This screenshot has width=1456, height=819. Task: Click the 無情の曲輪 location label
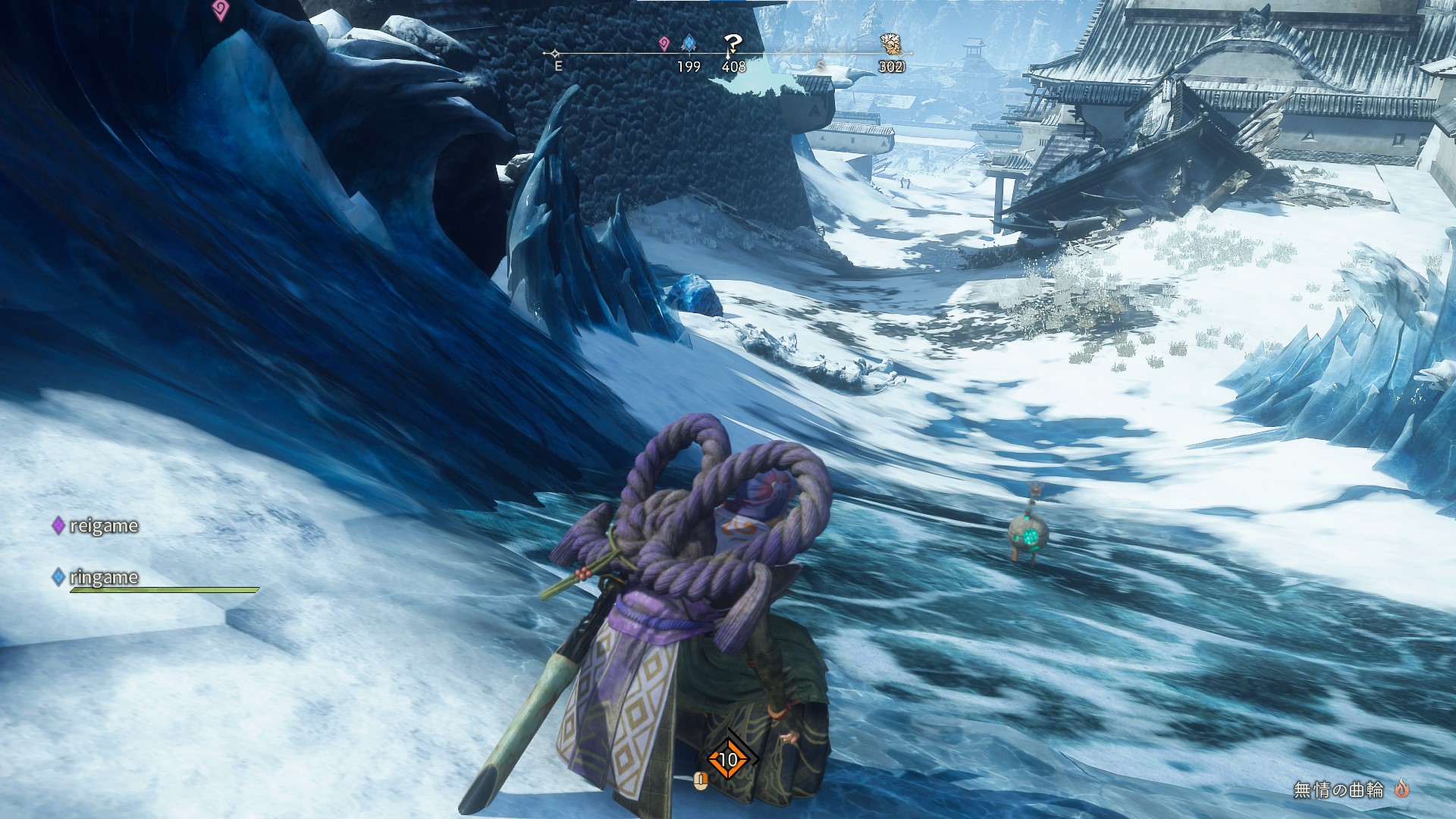point(1338,790)
